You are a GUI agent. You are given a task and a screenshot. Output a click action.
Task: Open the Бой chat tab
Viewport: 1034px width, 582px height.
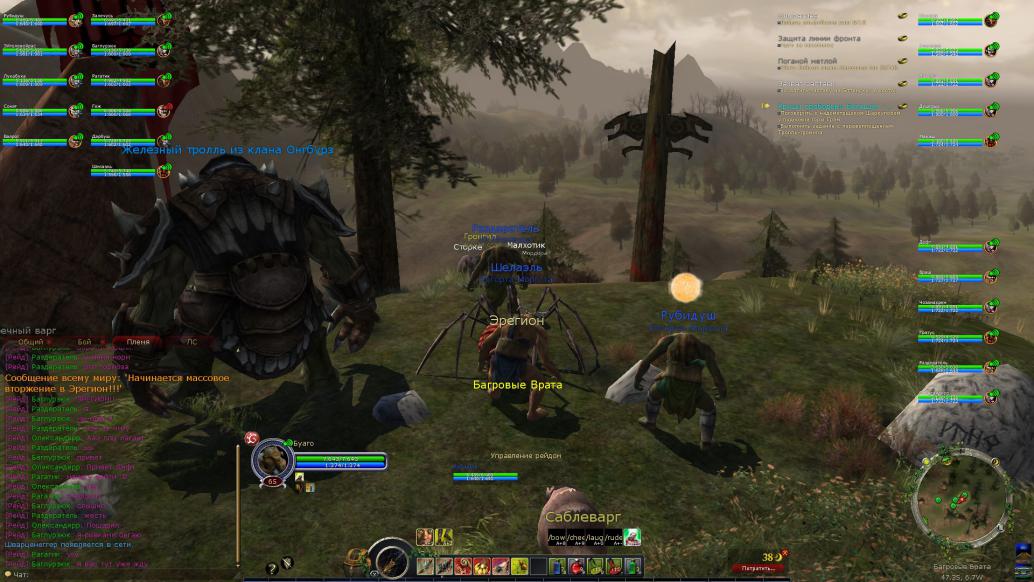pos(84,342)
